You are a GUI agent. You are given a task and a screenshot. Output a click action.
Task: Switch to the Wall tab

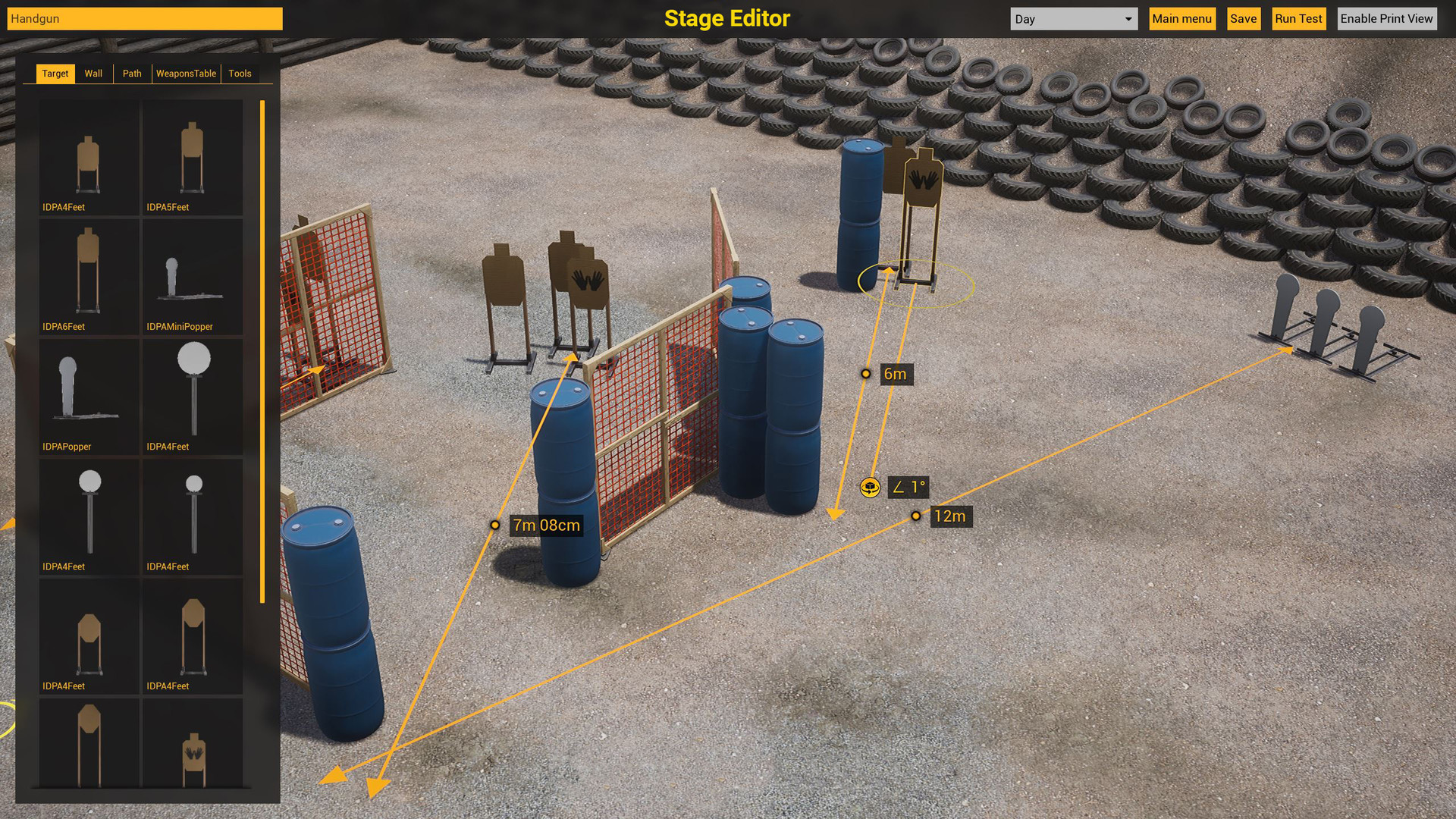tap(93, 73)
